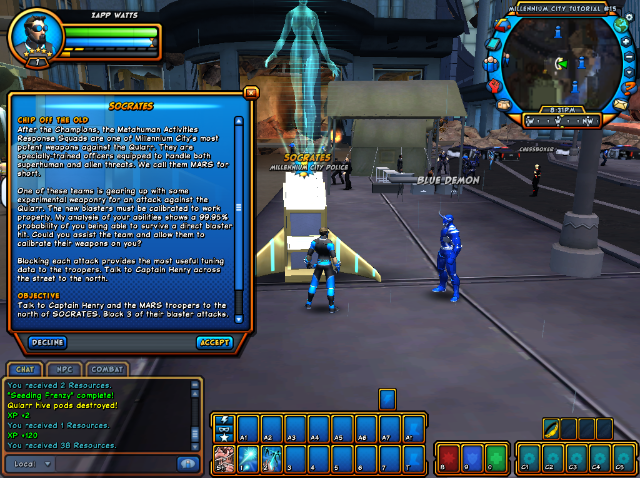Screen dimensions: 640x478
Task: Close the Socrates dialog window
Action: pos(250,92)
